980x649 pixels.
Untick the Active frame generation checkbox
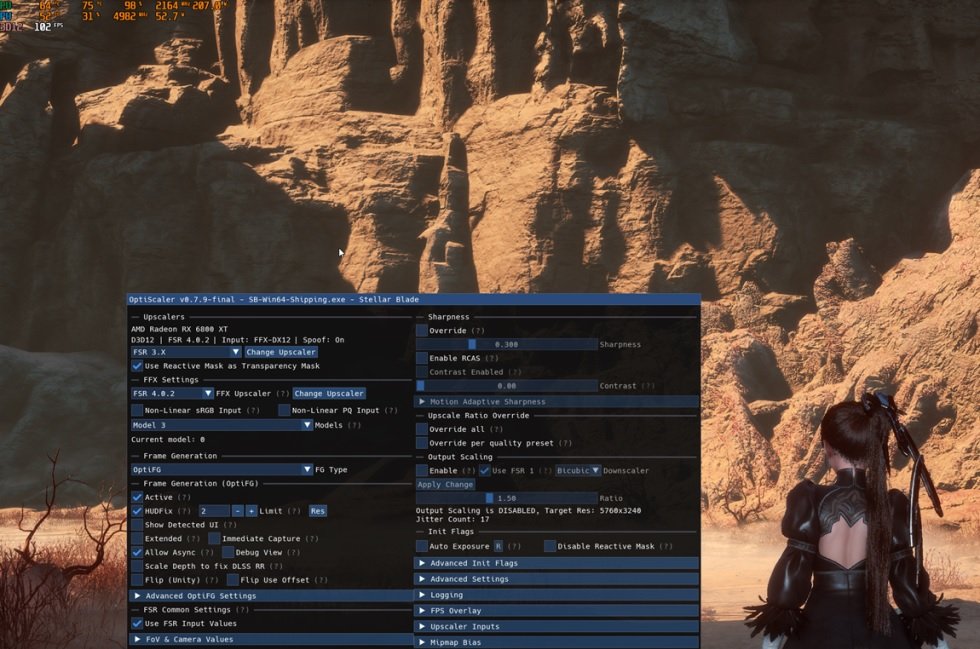[x=137, y=497]
